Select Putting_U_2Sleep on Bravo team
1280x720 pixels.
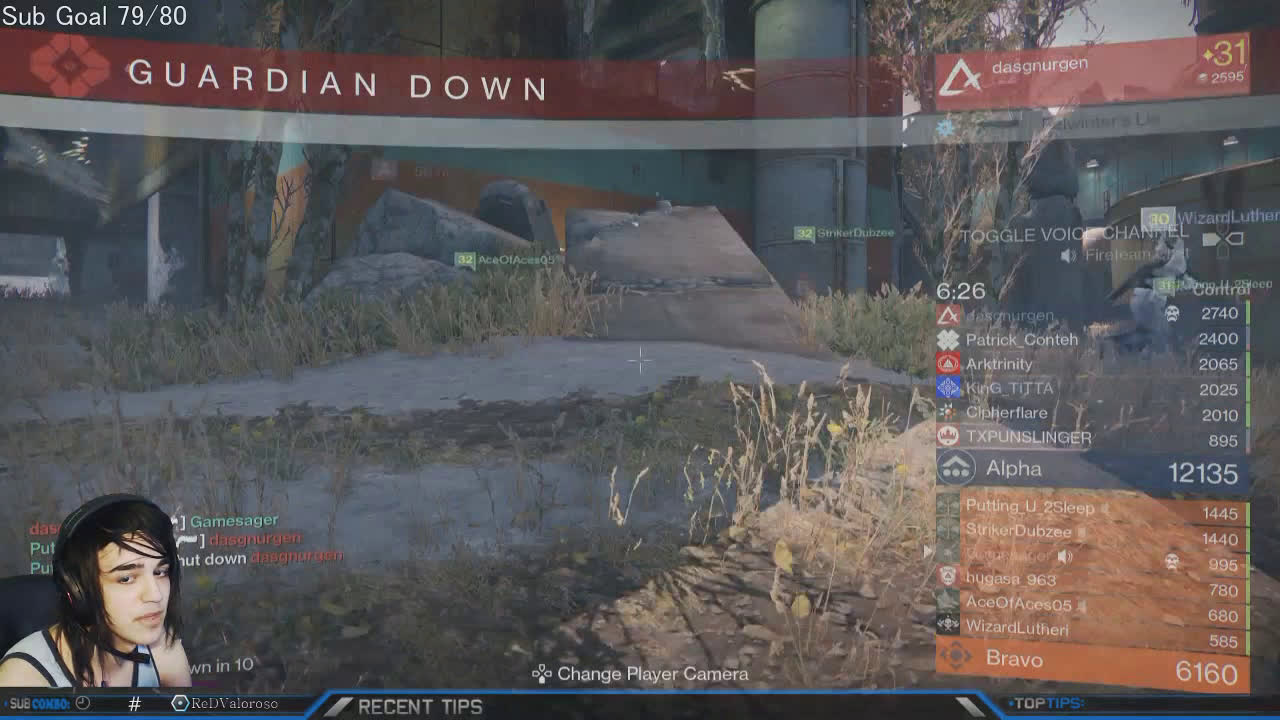[1090, 508]
